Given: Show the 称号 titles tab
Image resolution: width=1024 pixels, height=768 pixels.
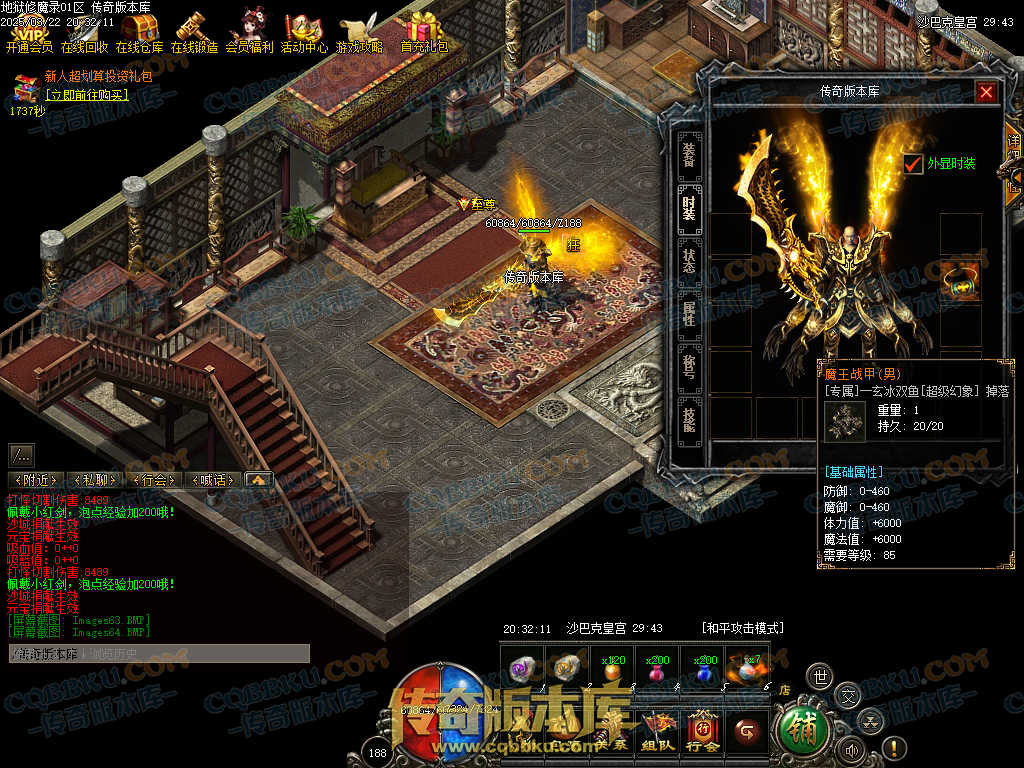Looking at the screenshot, I should [x=689, y=367].
